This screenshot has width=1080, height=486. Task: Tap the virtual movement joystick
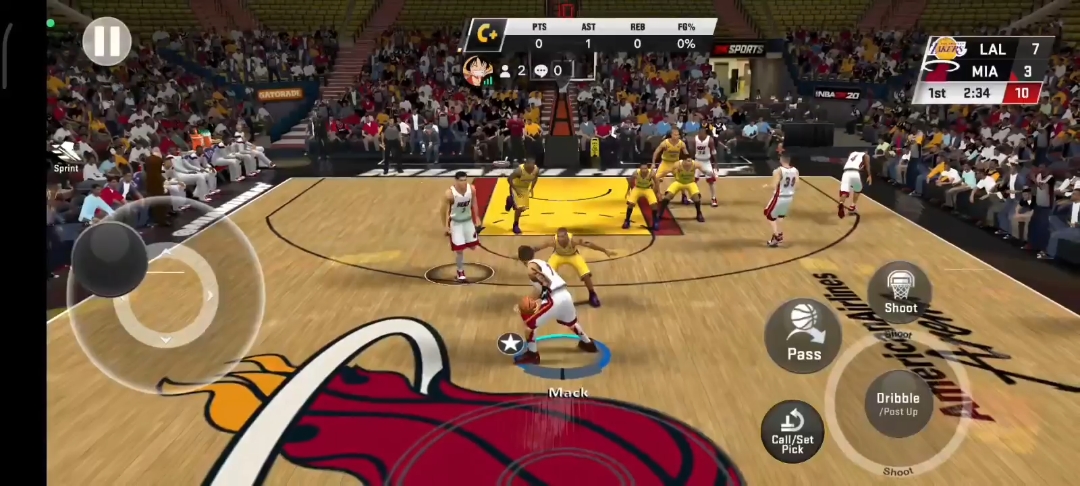click(108, 260)
